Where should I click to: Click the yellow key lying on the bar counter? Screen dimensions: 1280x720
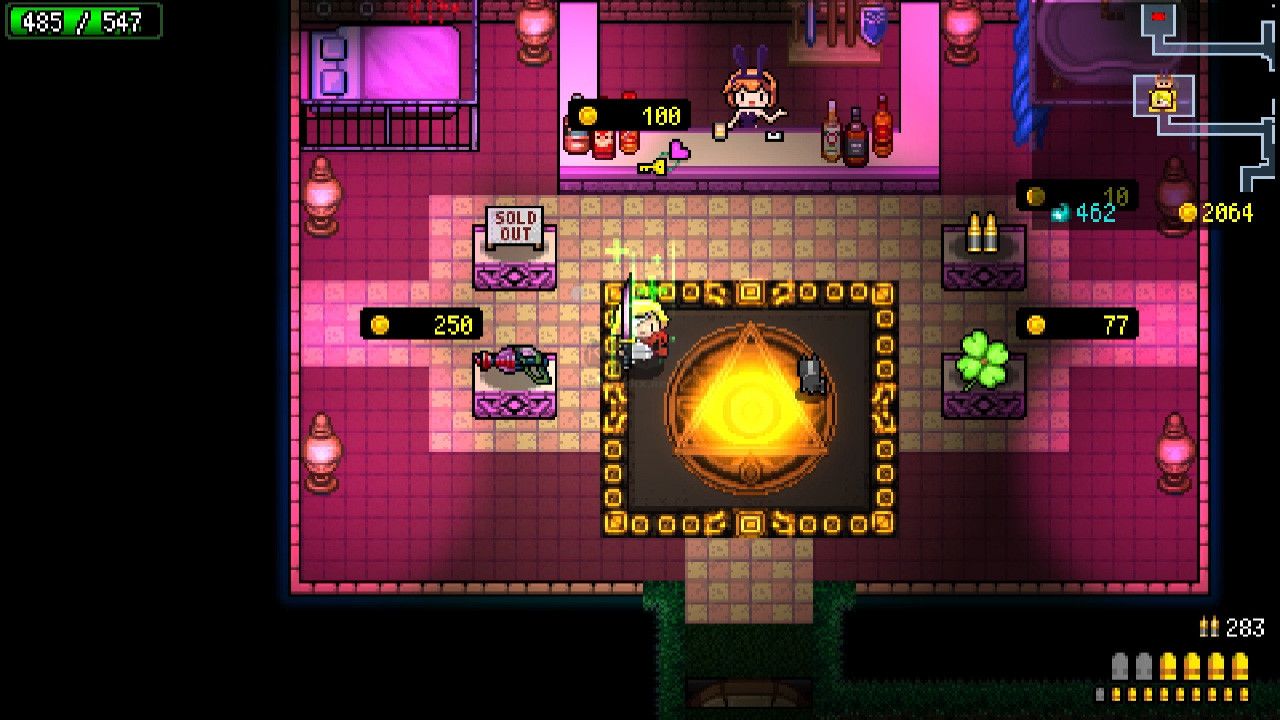click(652, 167)
